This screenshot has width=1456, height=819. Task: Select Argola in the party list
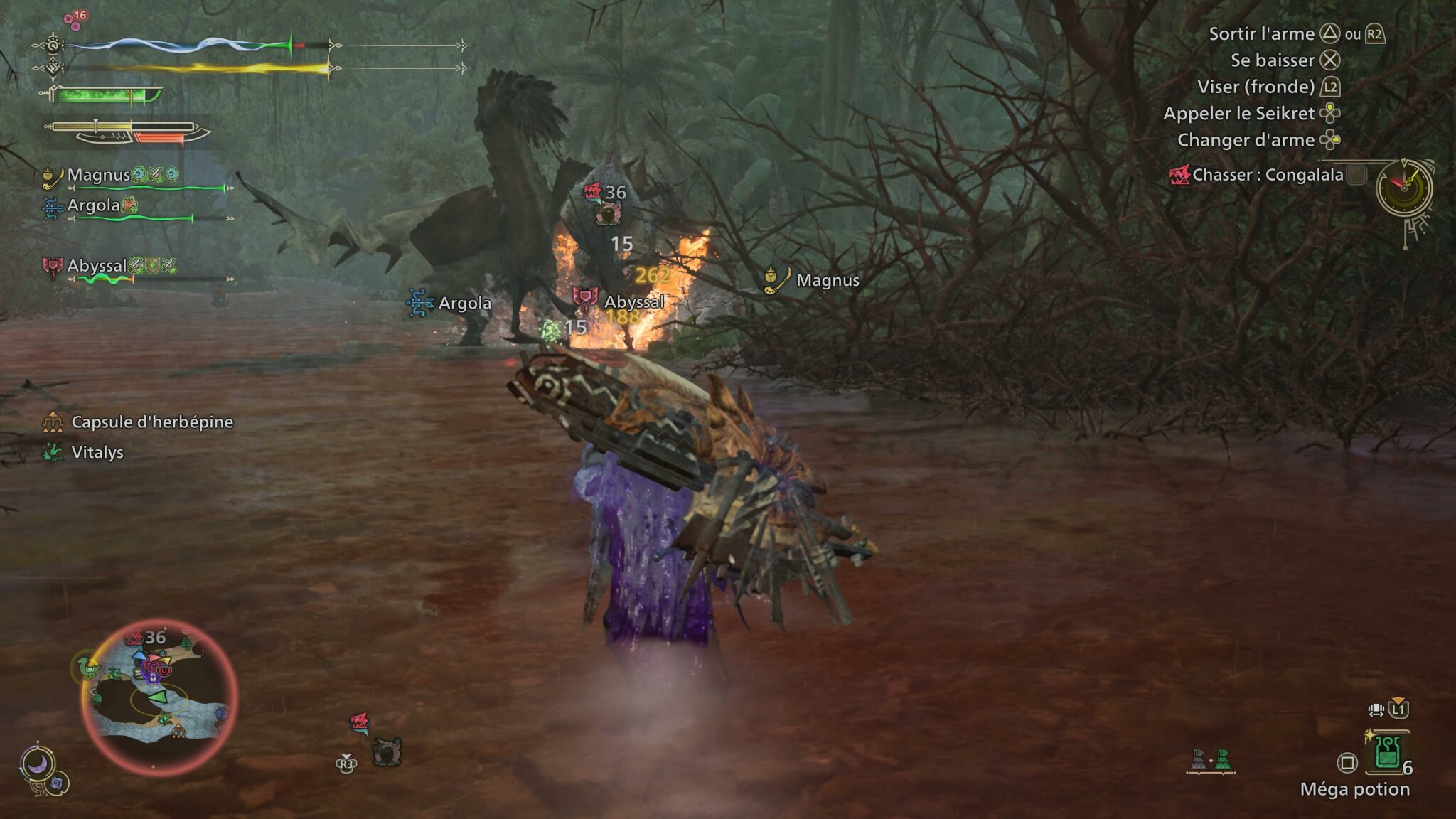(x=93, y=205)
